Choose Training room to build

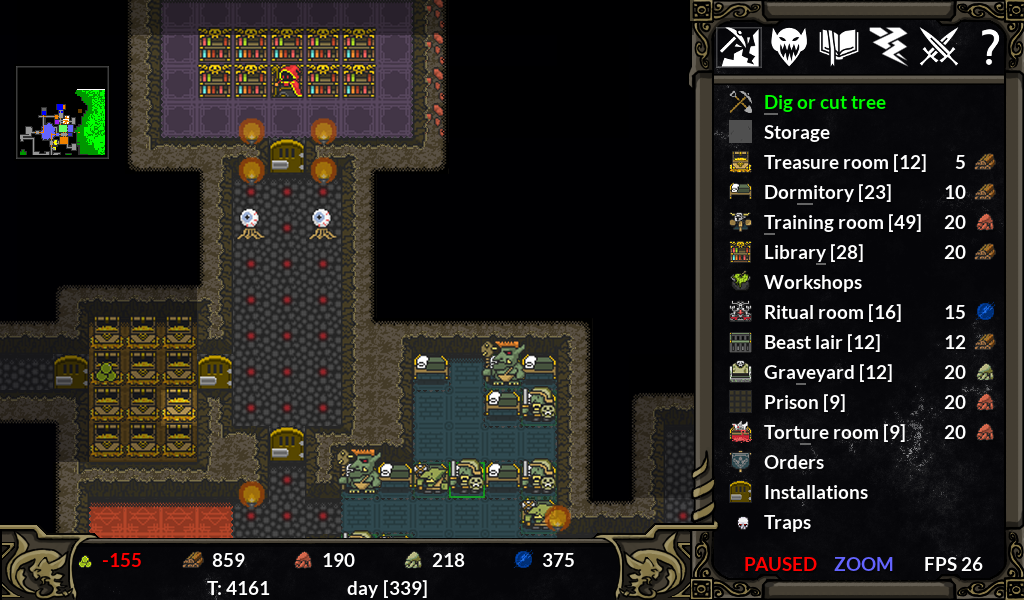point(842,222)
